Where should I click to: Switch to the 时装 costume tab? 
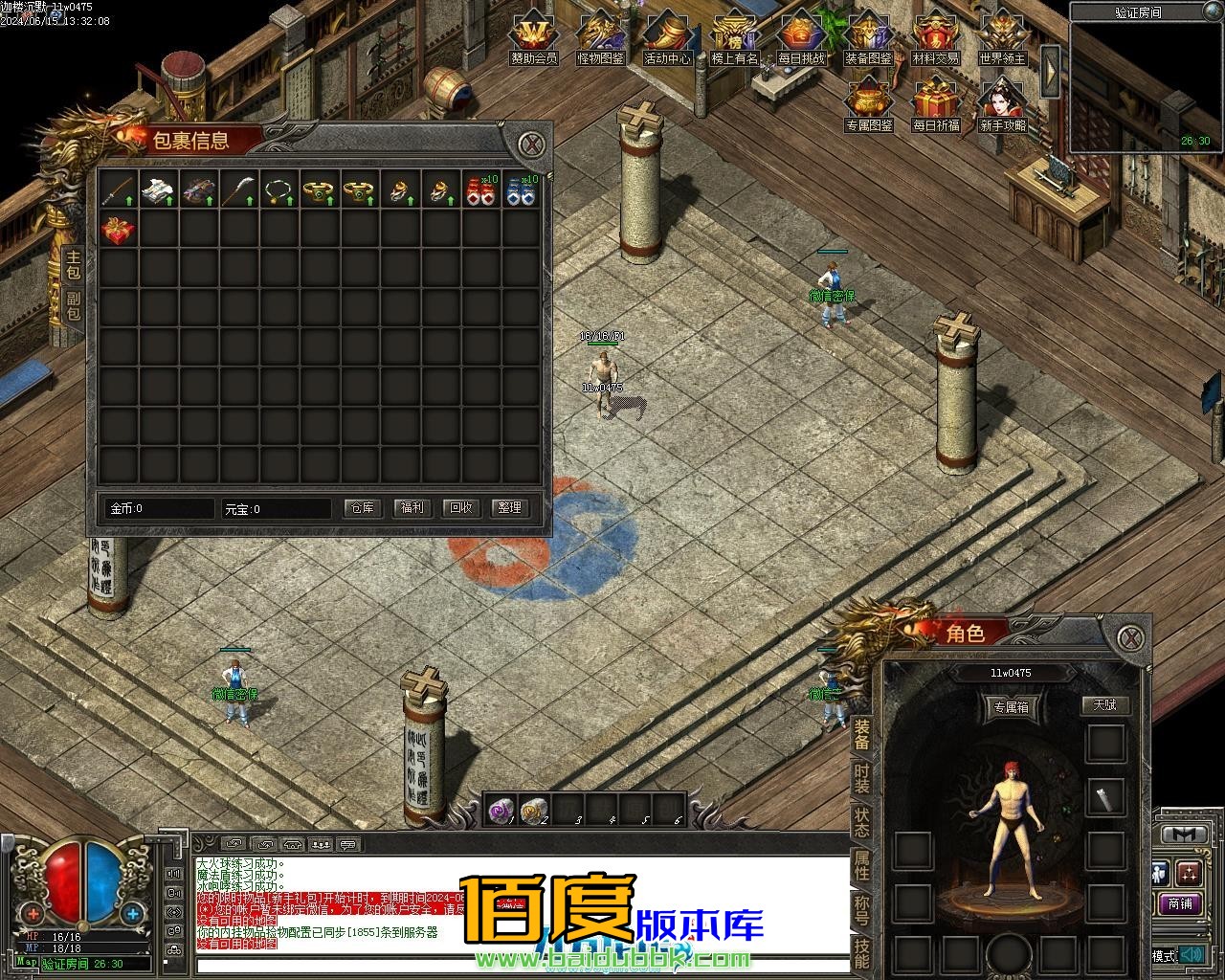pos(861,778)
